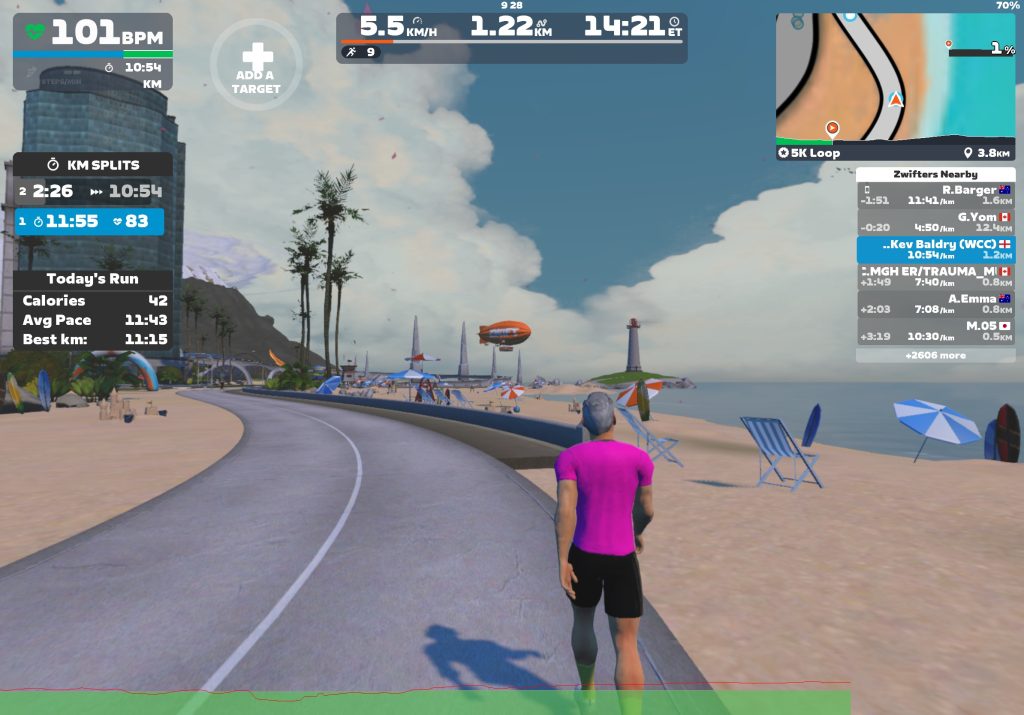This screenshot has width=1024, height=715.
Task: Open the Today's Run stats panel
Action: pos(93,279)
